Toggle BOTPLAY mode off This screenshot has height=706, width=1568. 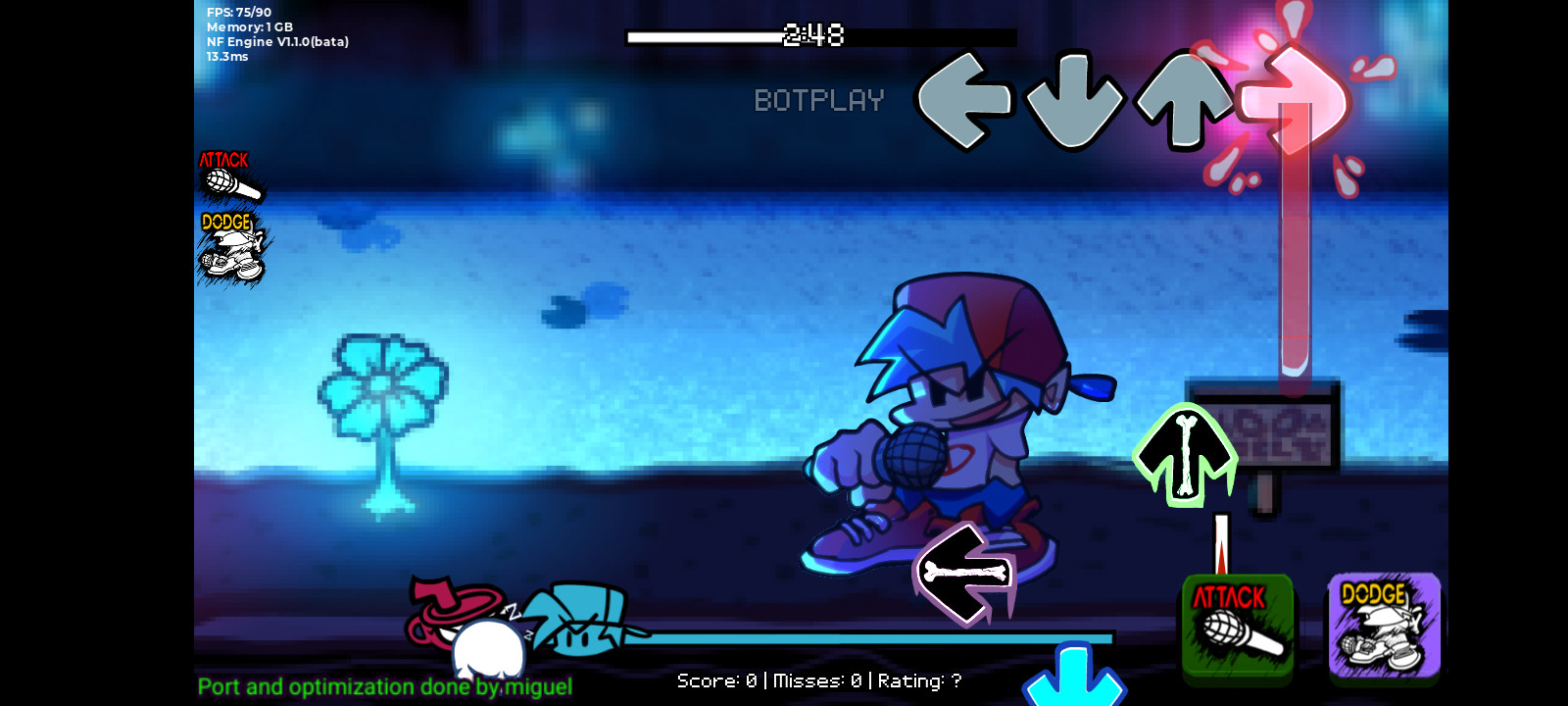point(819,100)
